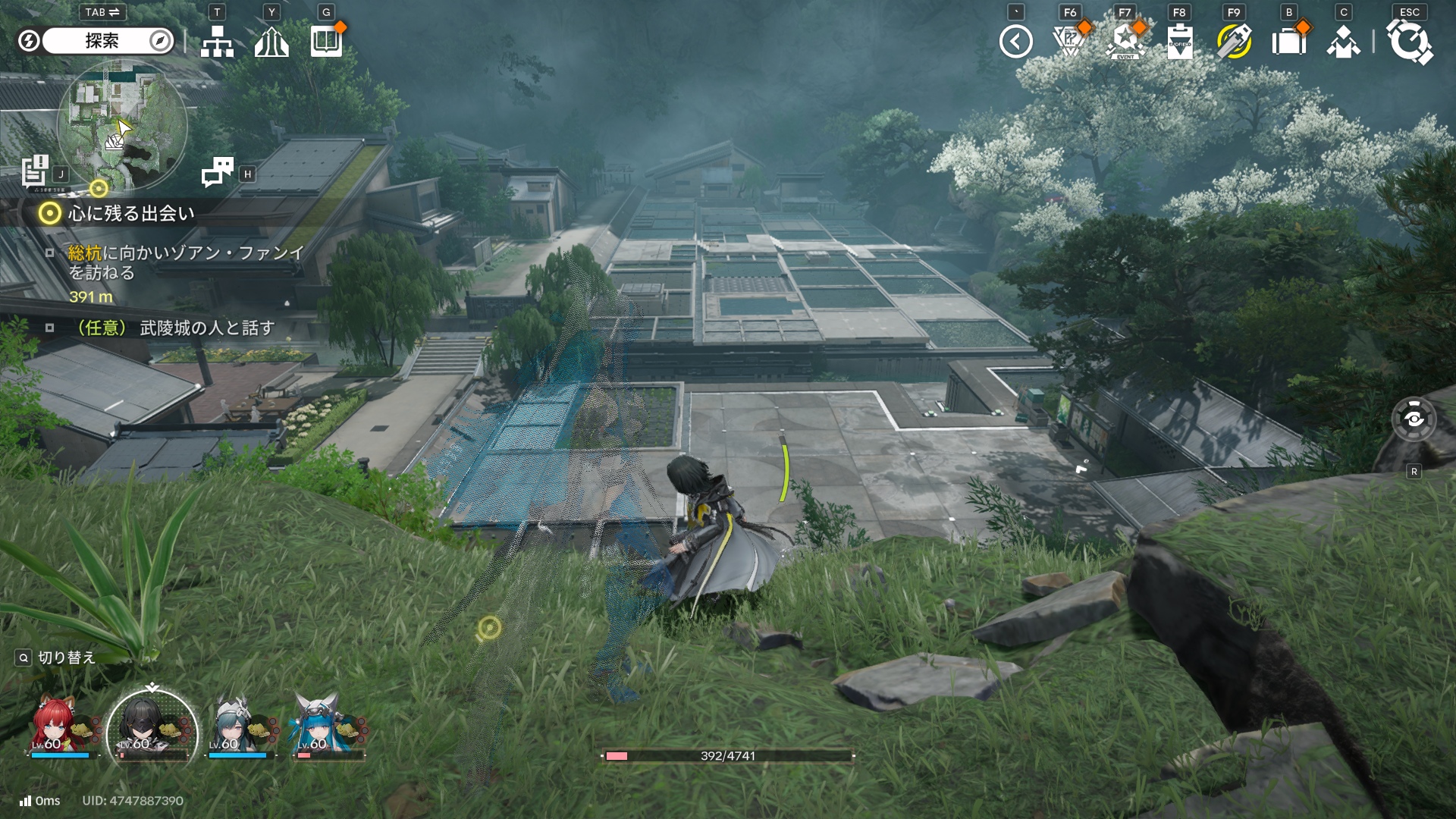Open the triangular pass badge icon
The width and height of the screenshot is (1456, 819).
(x=1070, y=42)
